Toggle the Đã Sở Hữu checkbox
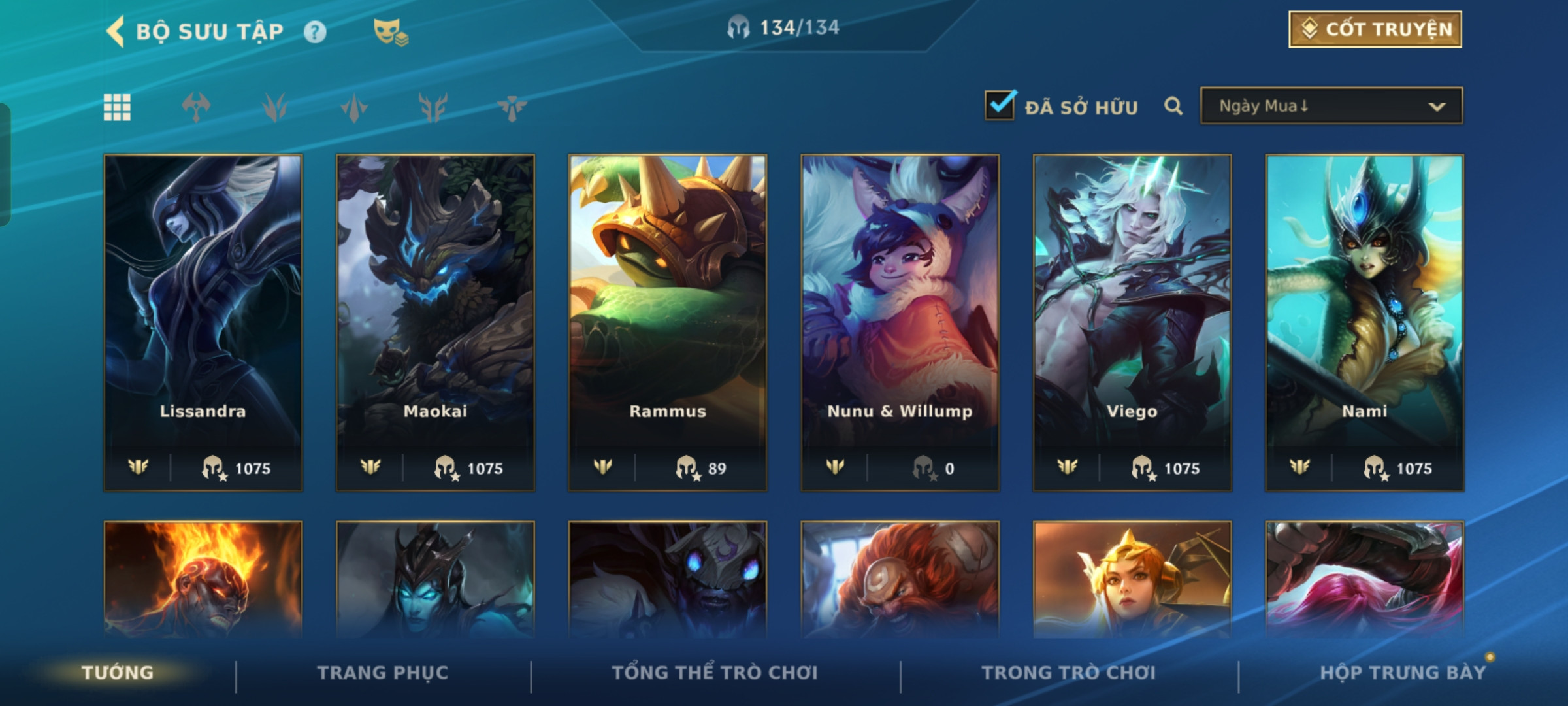 pos(1000,106)
